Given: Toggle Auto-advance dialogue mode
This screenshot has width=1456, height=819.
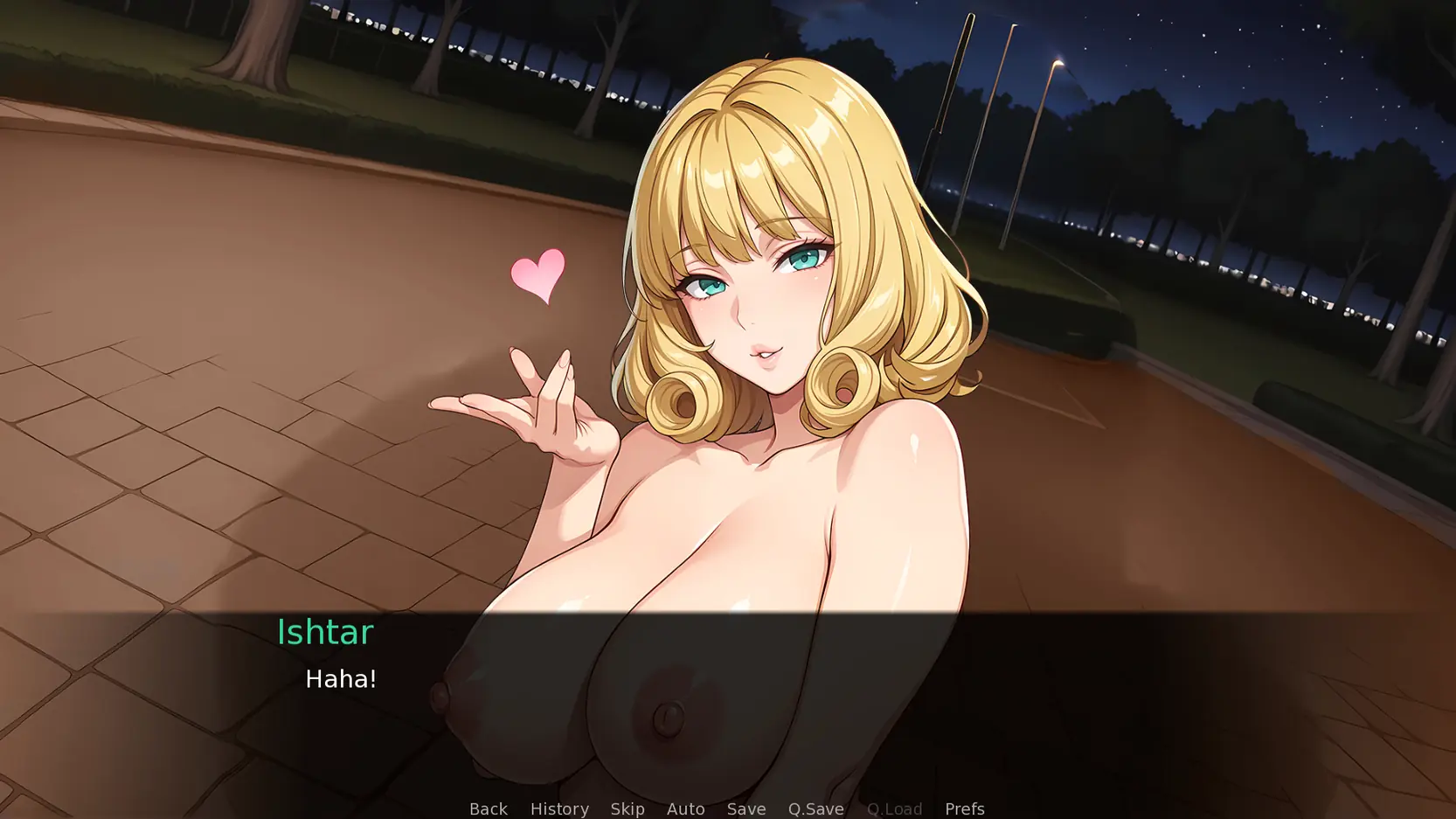Looking at the screenshot, I should [685, 809].
